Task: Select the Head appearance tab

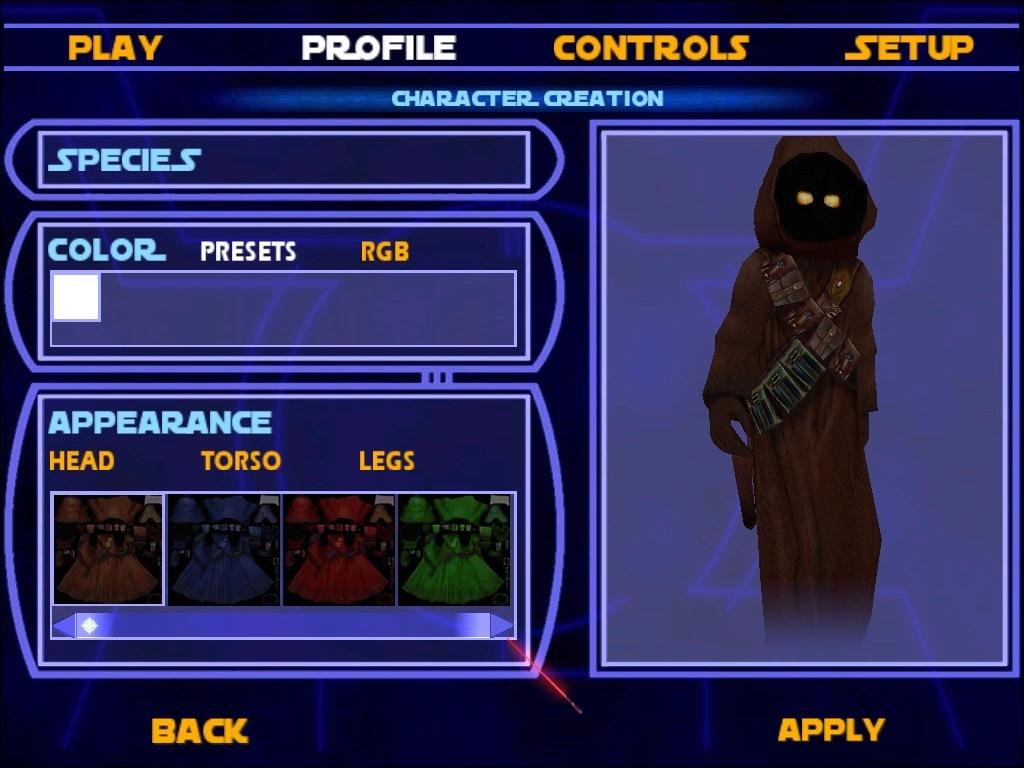Action: click(x=81, y=461)
